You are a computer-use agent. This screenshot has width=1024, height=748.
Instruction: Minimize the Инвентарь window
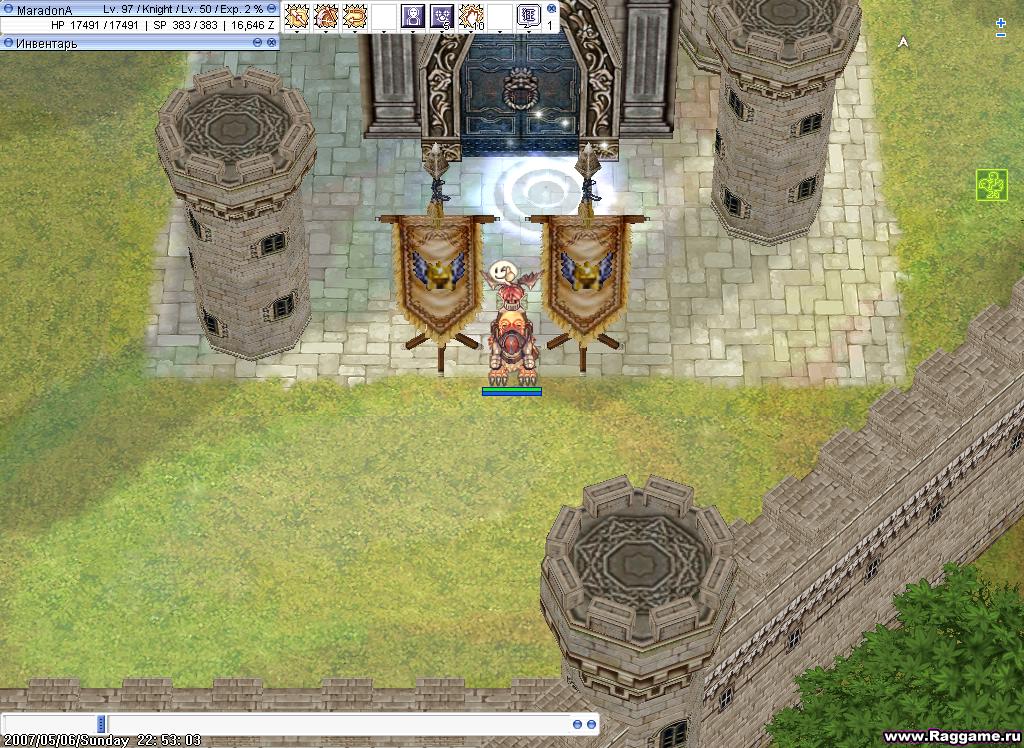(x=257, y=43)
